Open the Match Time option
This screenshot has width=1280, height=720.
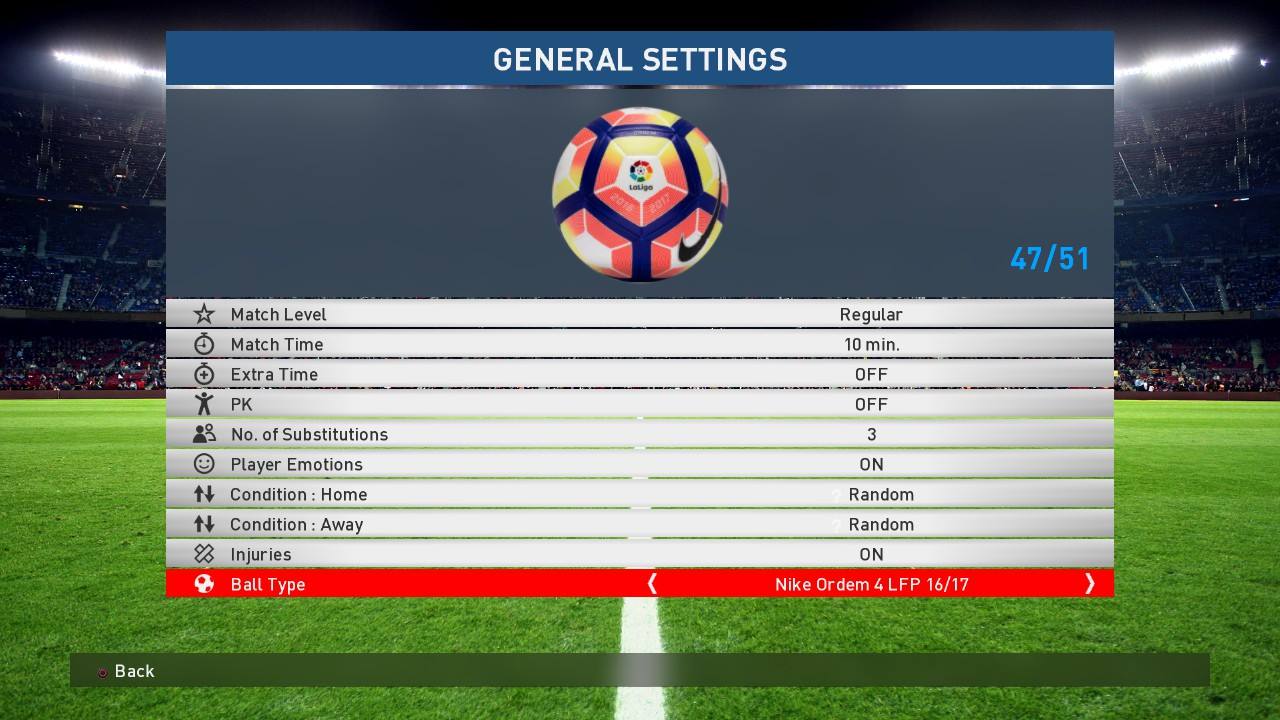pos(639,344)
